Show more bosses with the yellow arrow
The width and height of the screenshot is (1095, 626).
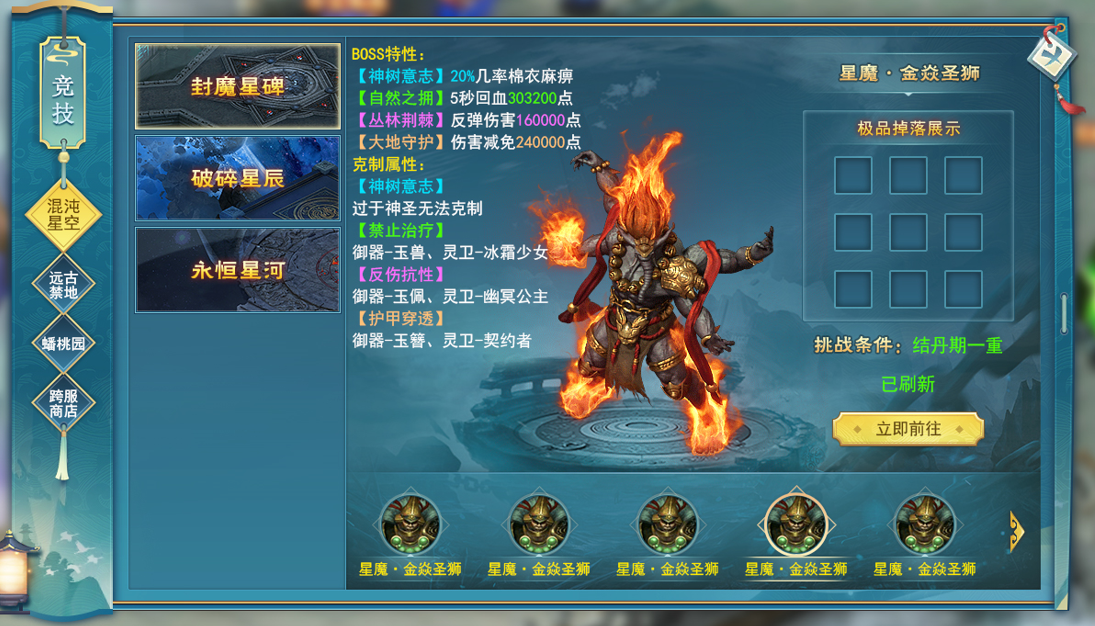click(x=1016, y=531)
